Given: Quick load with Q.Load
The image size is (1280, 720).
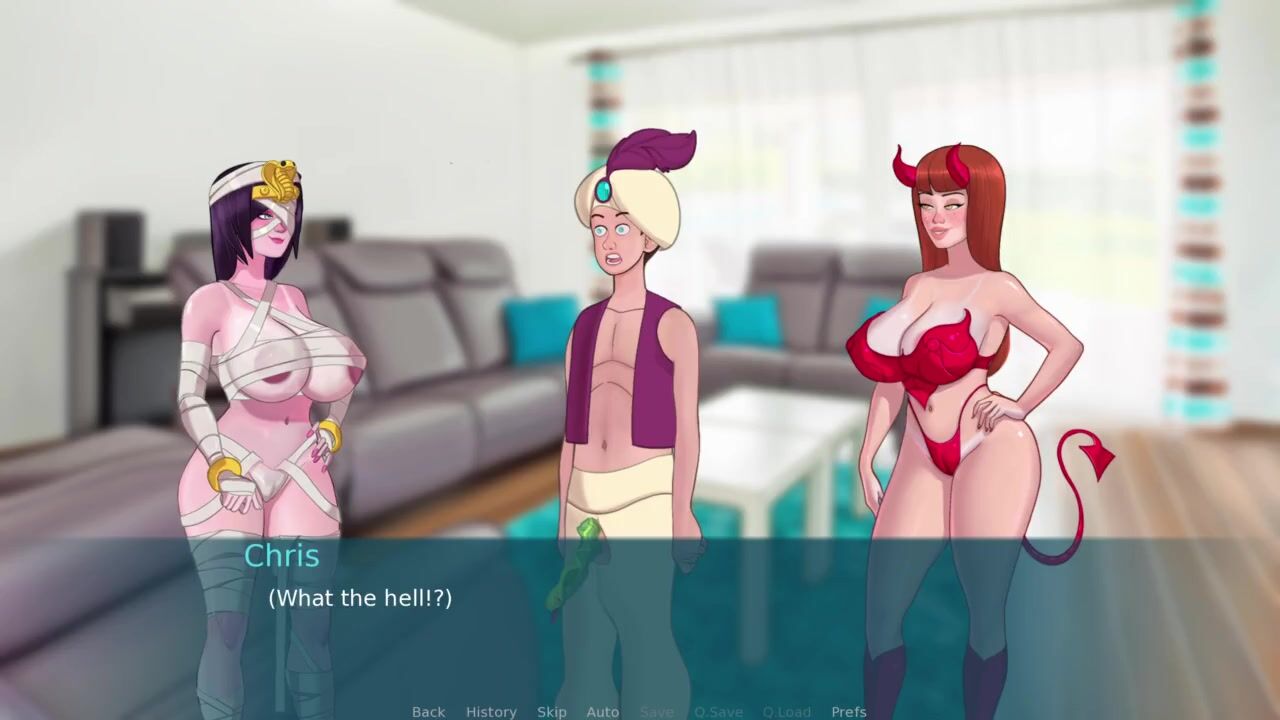Looking at the screenshot, I should [x=786, y=711].
